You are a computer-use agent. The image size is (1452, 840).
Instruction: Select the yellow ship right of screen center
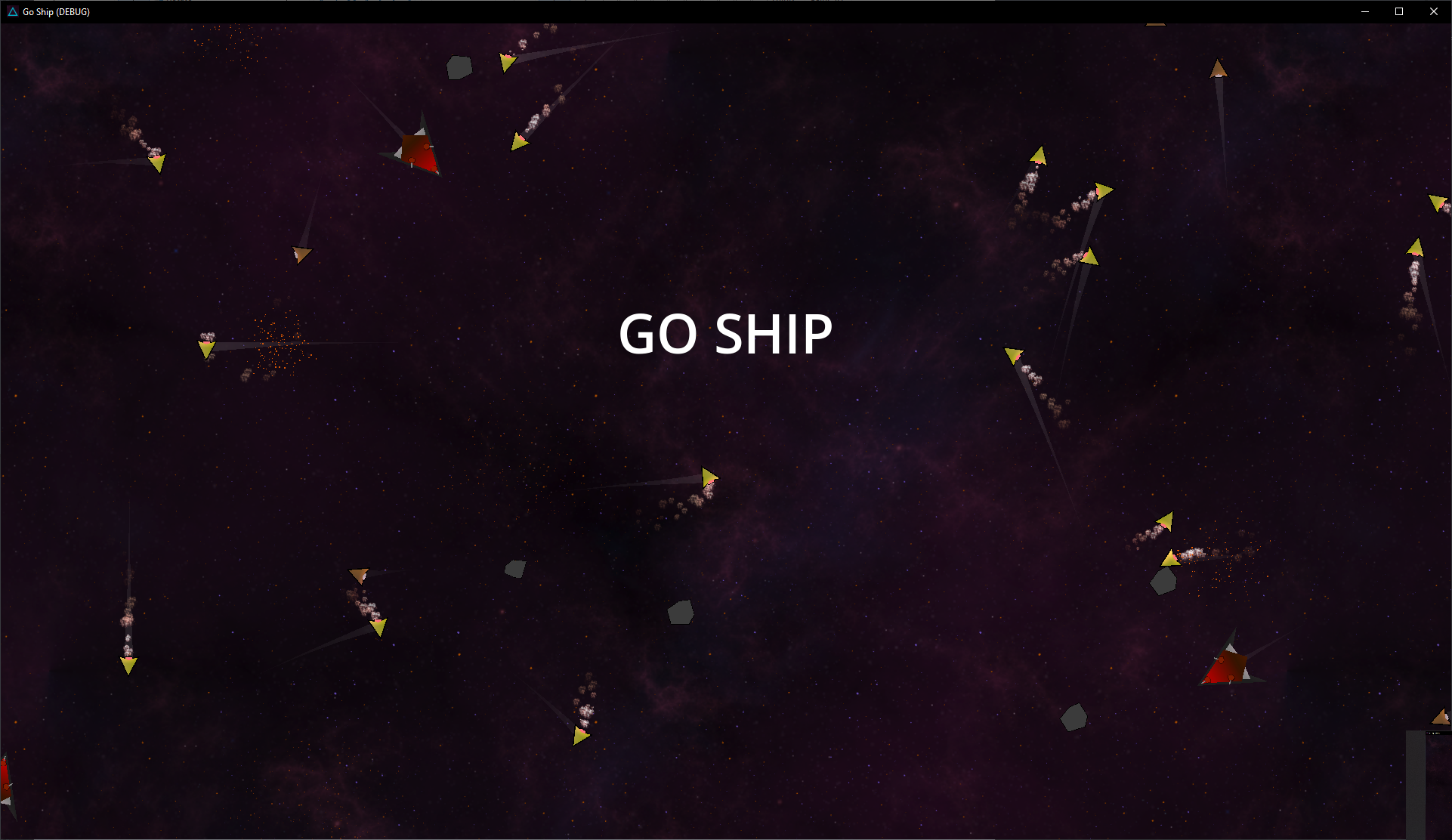point(709,477)
